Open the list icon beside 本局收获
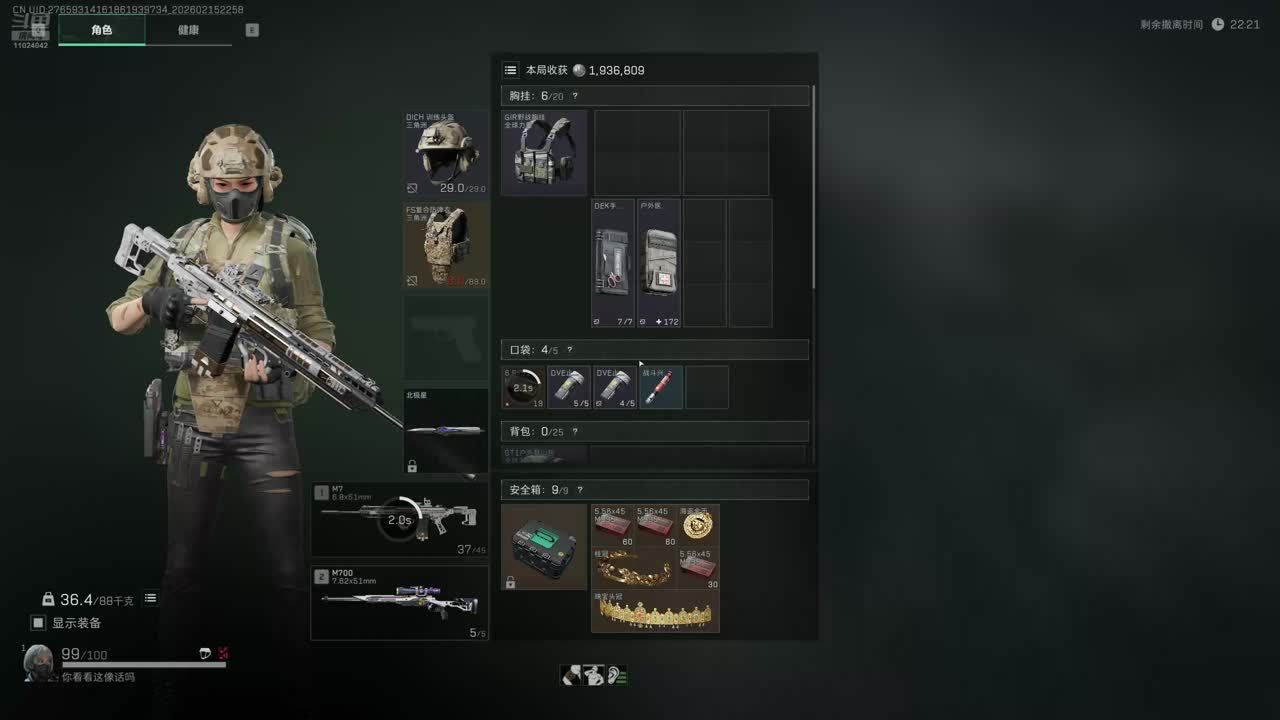Viewport: 1280px width, 720px height. point(511,70)
